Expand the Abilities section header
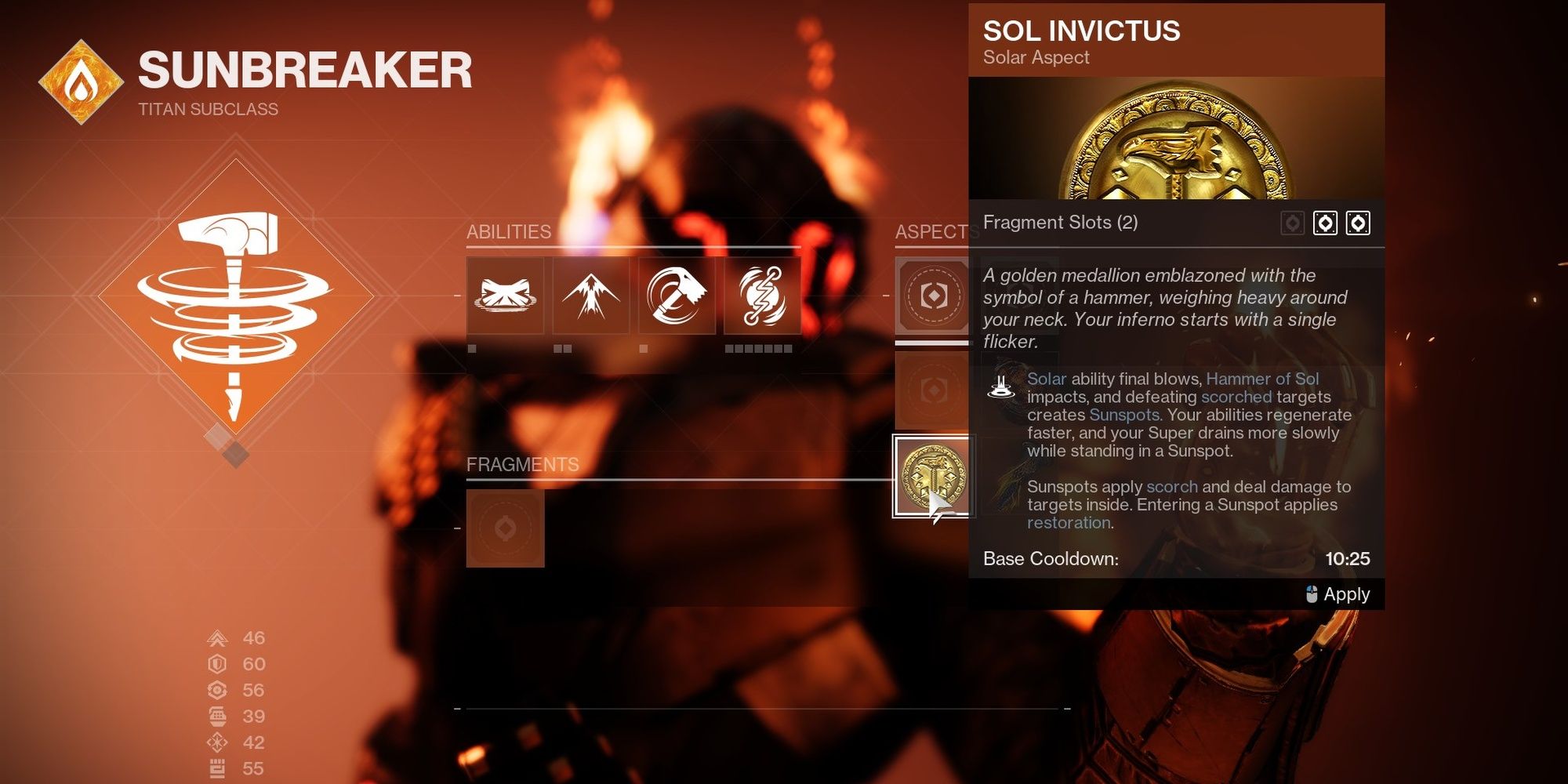Image resolution: width=1568 pixels, height=784 pixels. [x=508, y=232]
